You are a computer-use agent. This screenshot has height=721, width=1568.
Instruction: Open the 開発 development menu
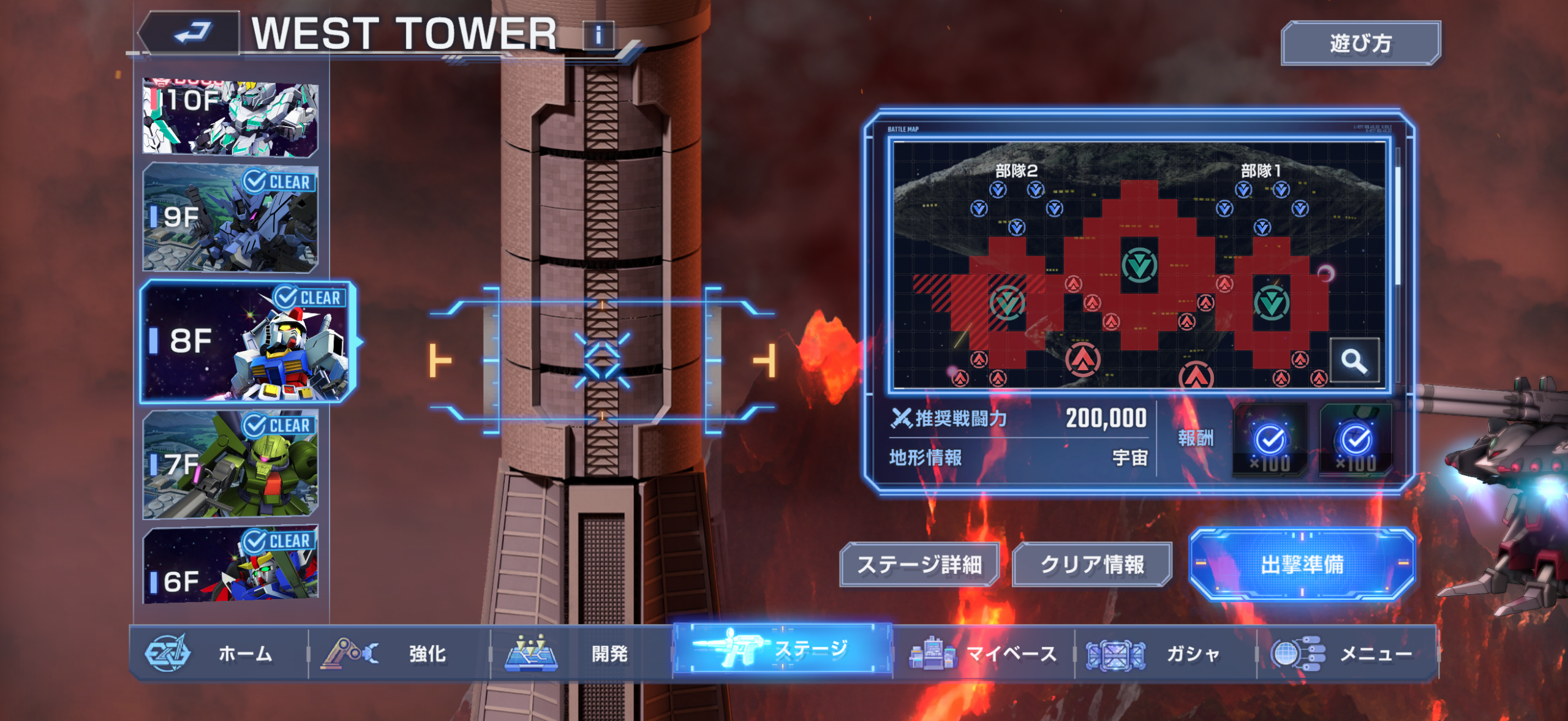point(581,653)
